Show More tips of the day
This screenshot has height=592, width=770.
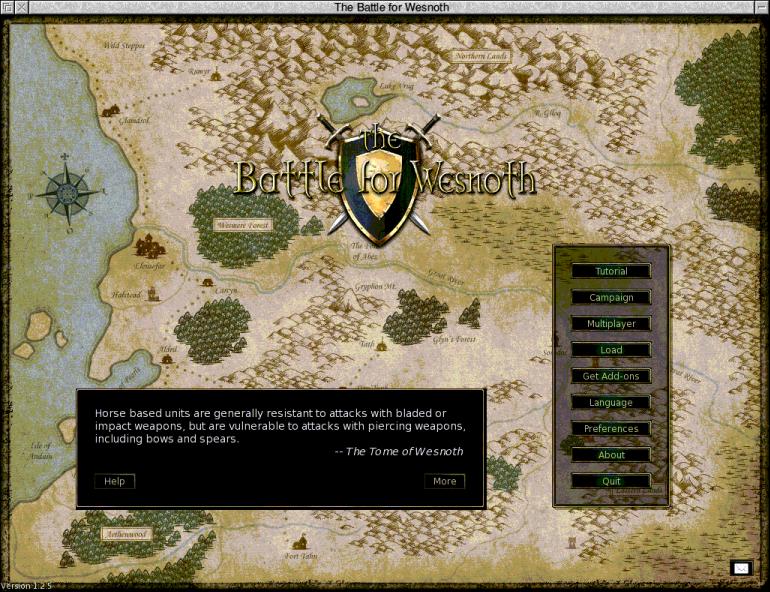pos(445,481)
